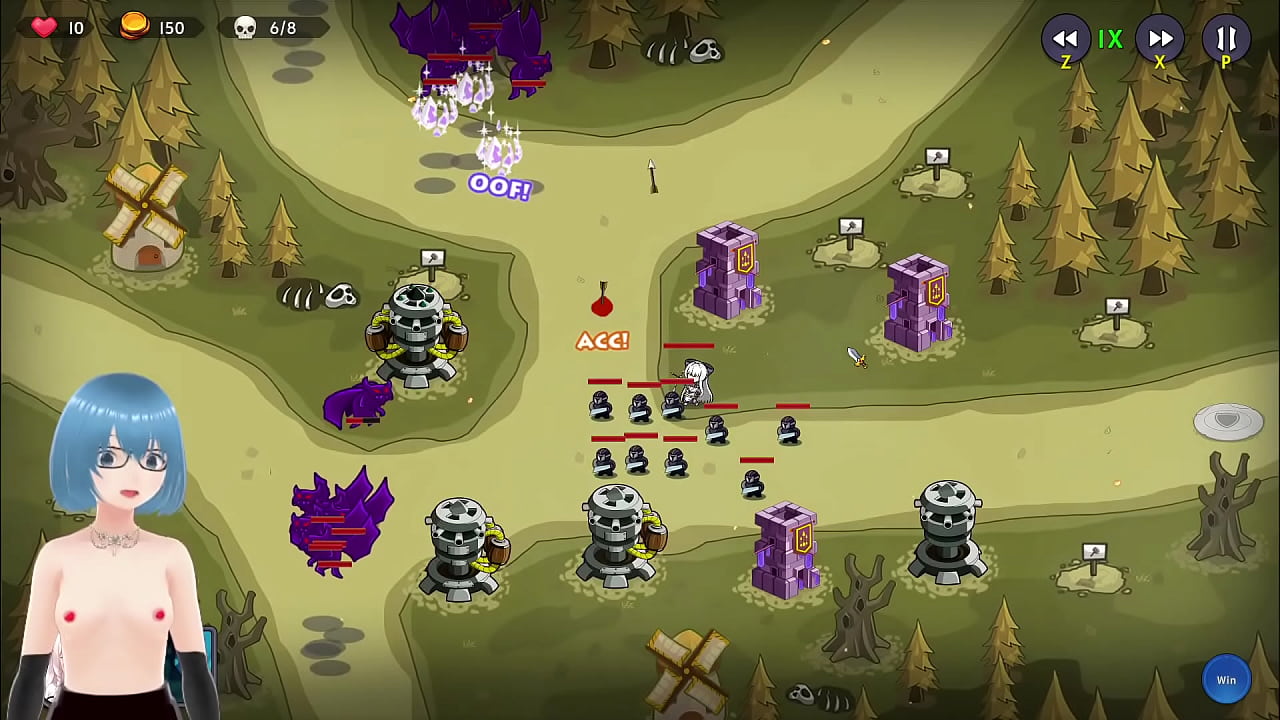Image resolution: width=1280 pixels, height=720 pixels.
Task: Click the Win button in the bottom-right corner
Action: pos(1227,679)
